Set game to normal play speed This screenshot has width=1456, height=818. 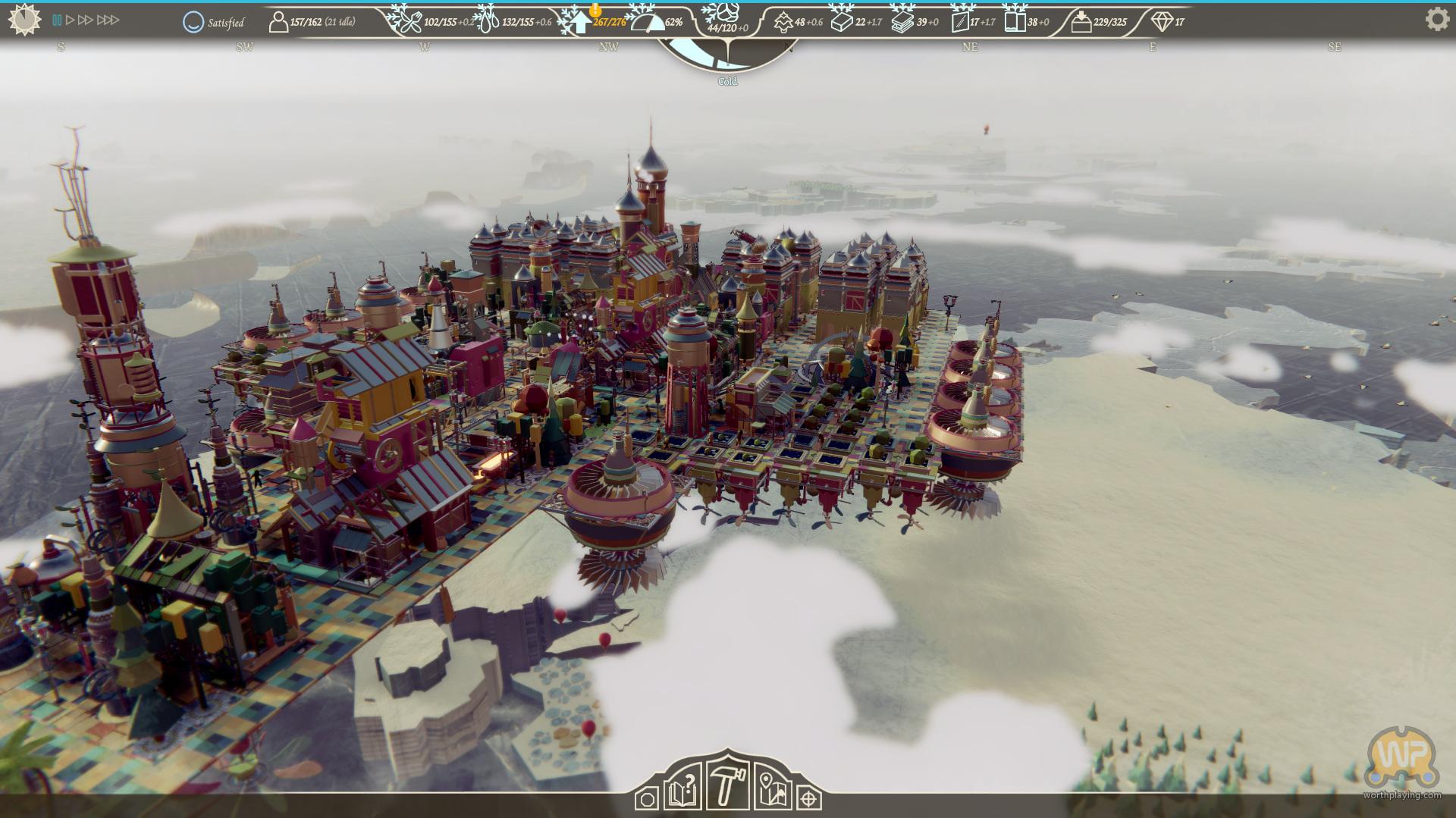pyautogui.click(x=70, y=20)
